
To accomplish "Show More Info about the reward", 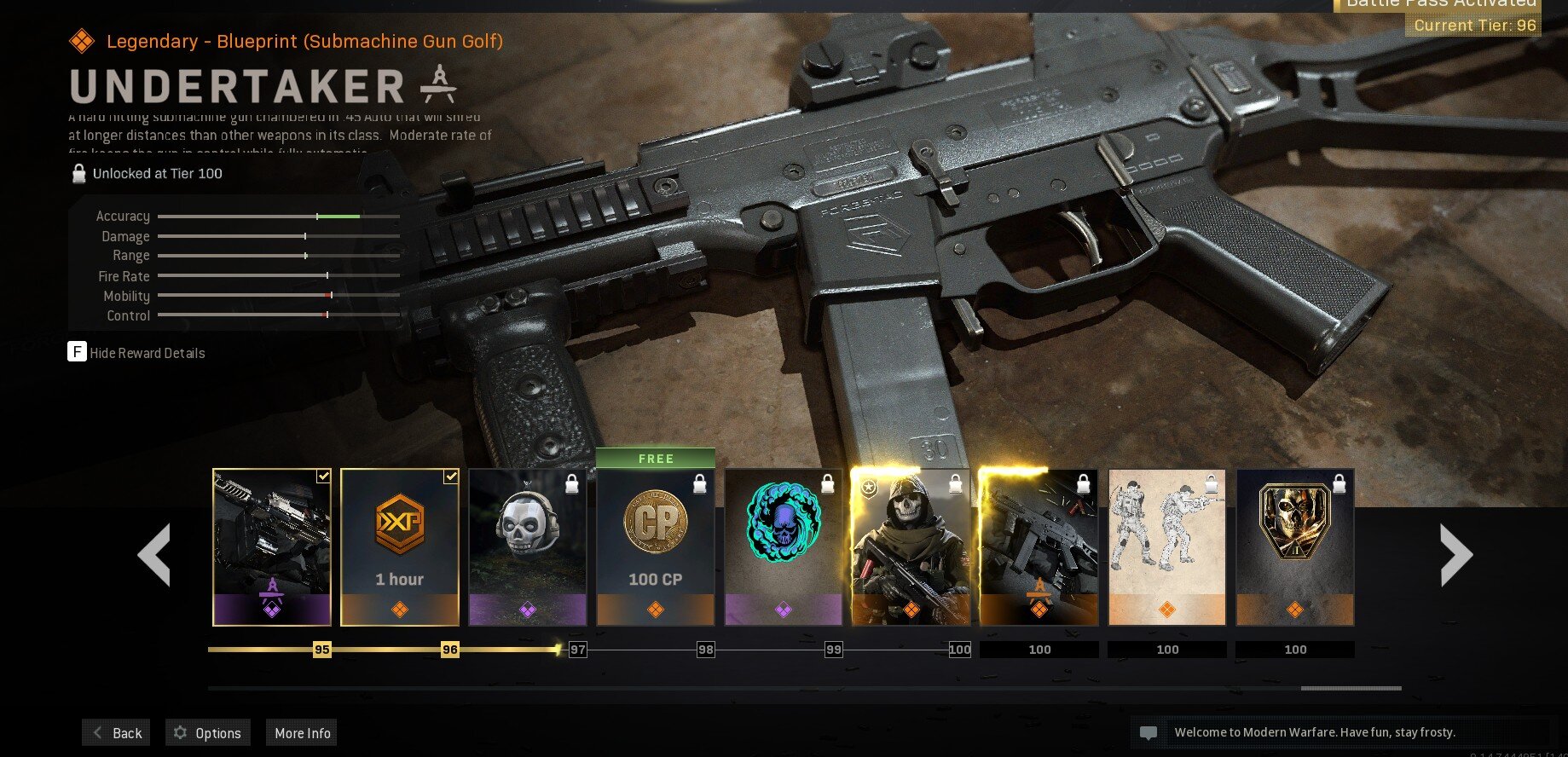I will 302,733.
